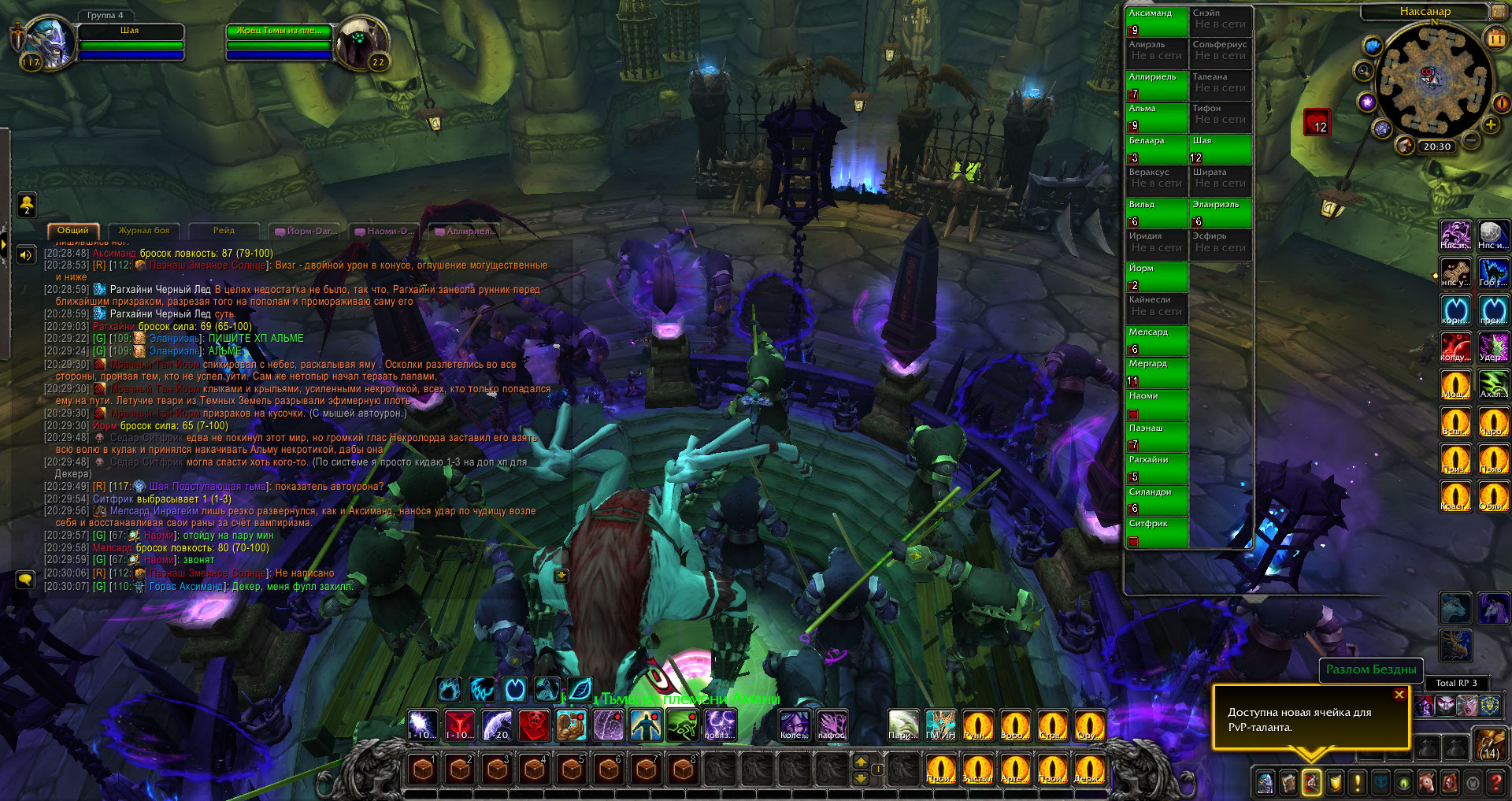Select raid member Аксиманд in raid frame
Image resolution: width=1512 pixels, height=801 pixels.
coord(1156,21)
